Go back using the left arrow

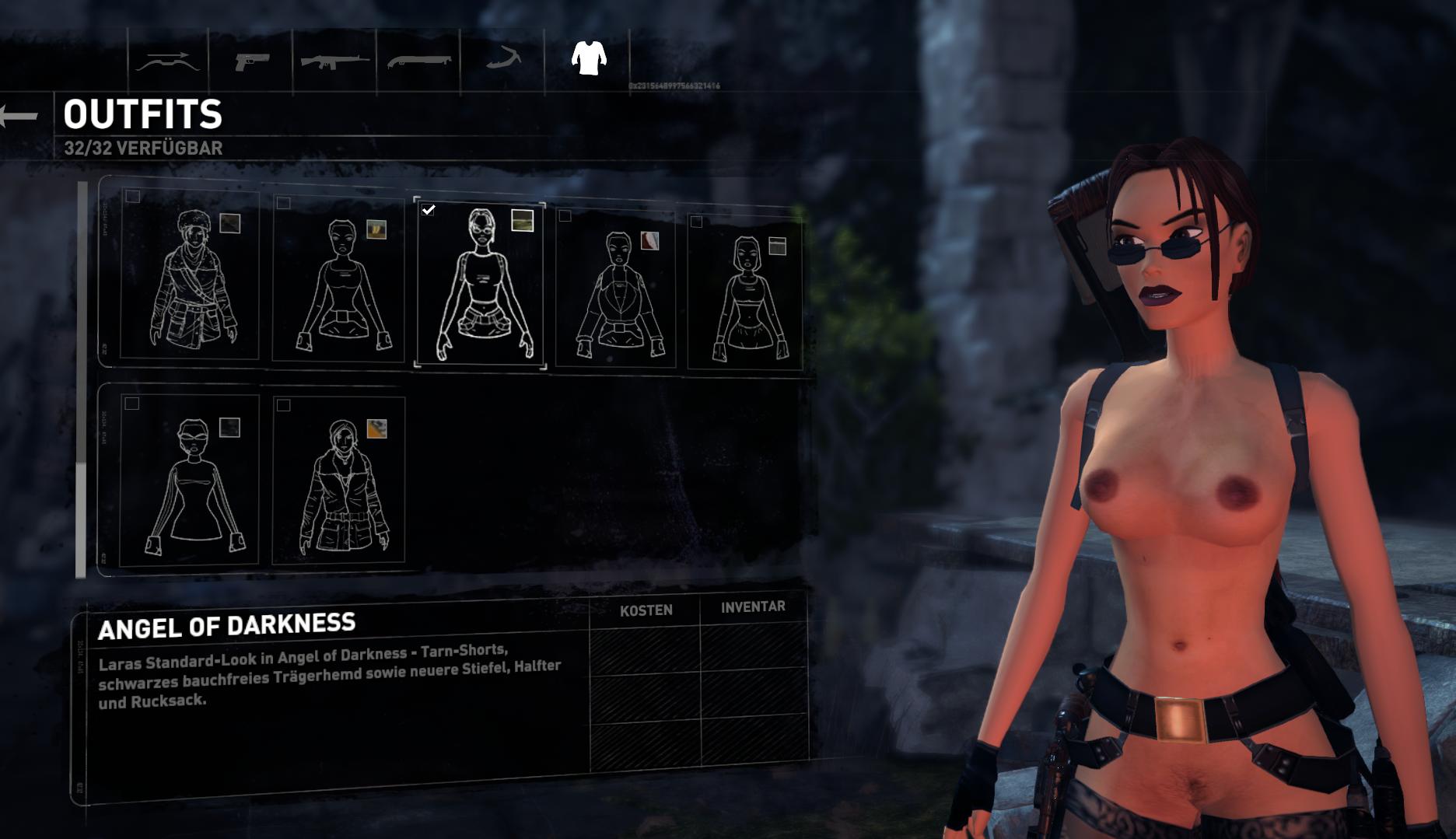[x=20, y=117]
